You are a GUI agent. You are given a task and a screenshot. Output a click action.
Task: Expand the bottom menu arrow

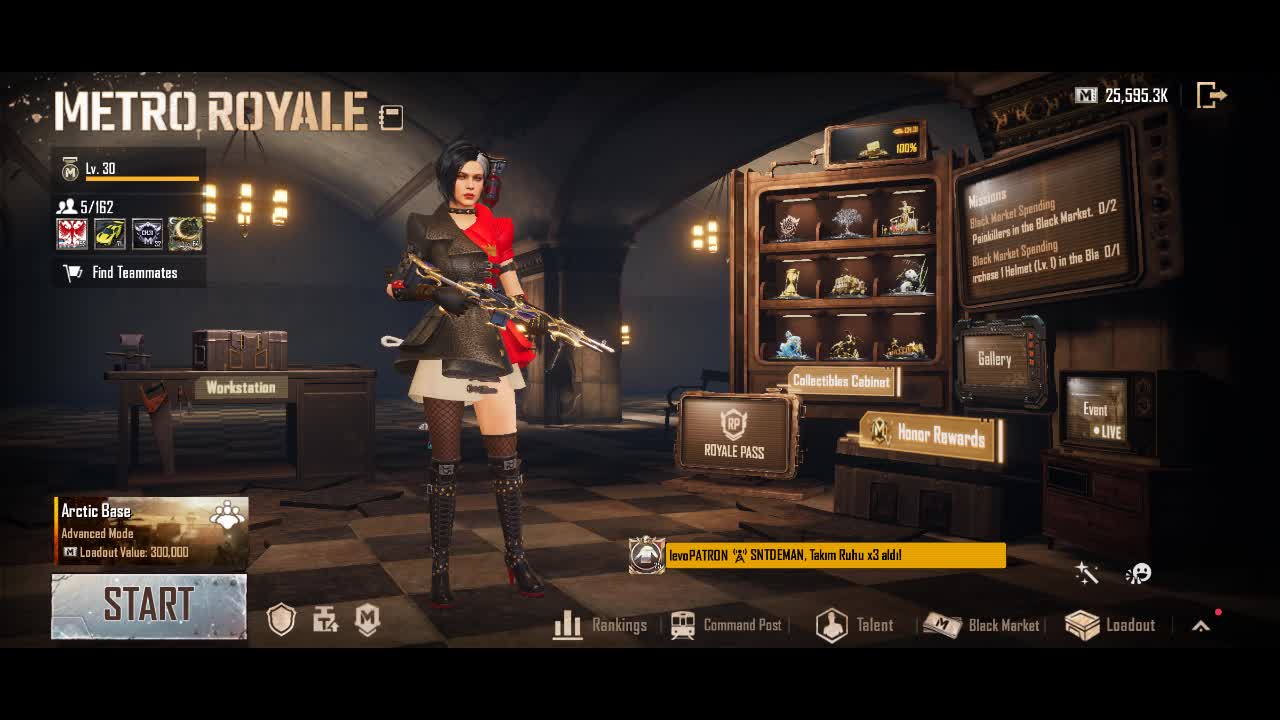click(1201, 626)
